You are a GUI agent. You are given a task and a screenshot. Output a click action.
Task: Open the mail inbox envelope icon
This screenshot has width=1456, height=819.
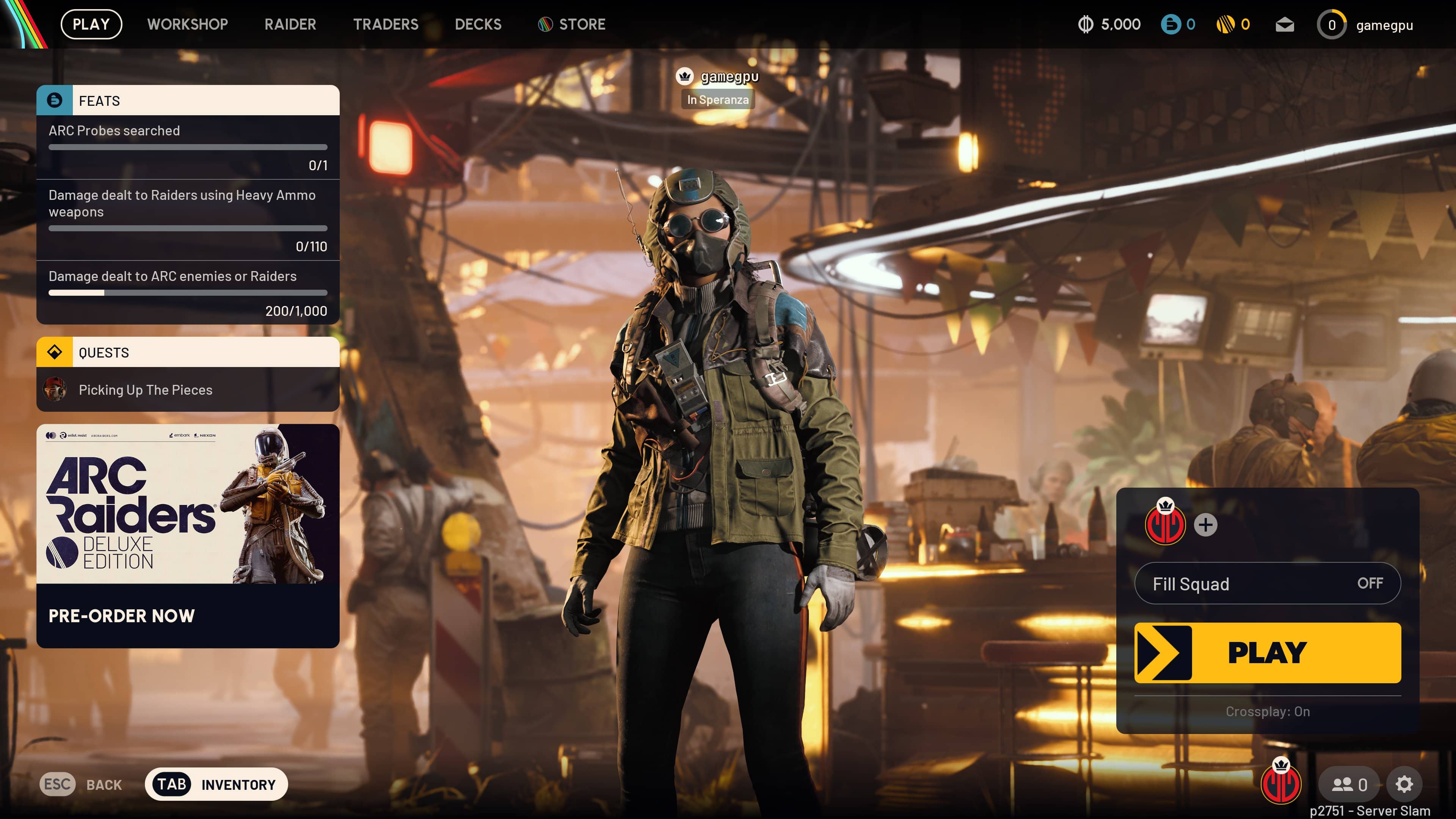[1284, 25]
